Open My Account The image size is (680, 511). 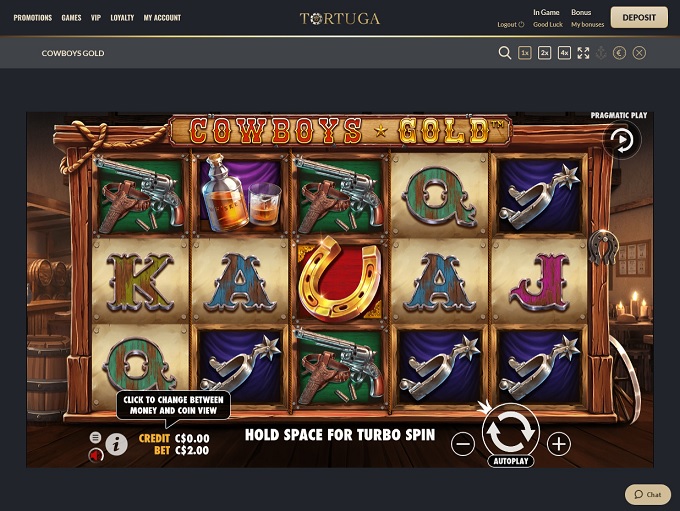click(x=162, y=18)
